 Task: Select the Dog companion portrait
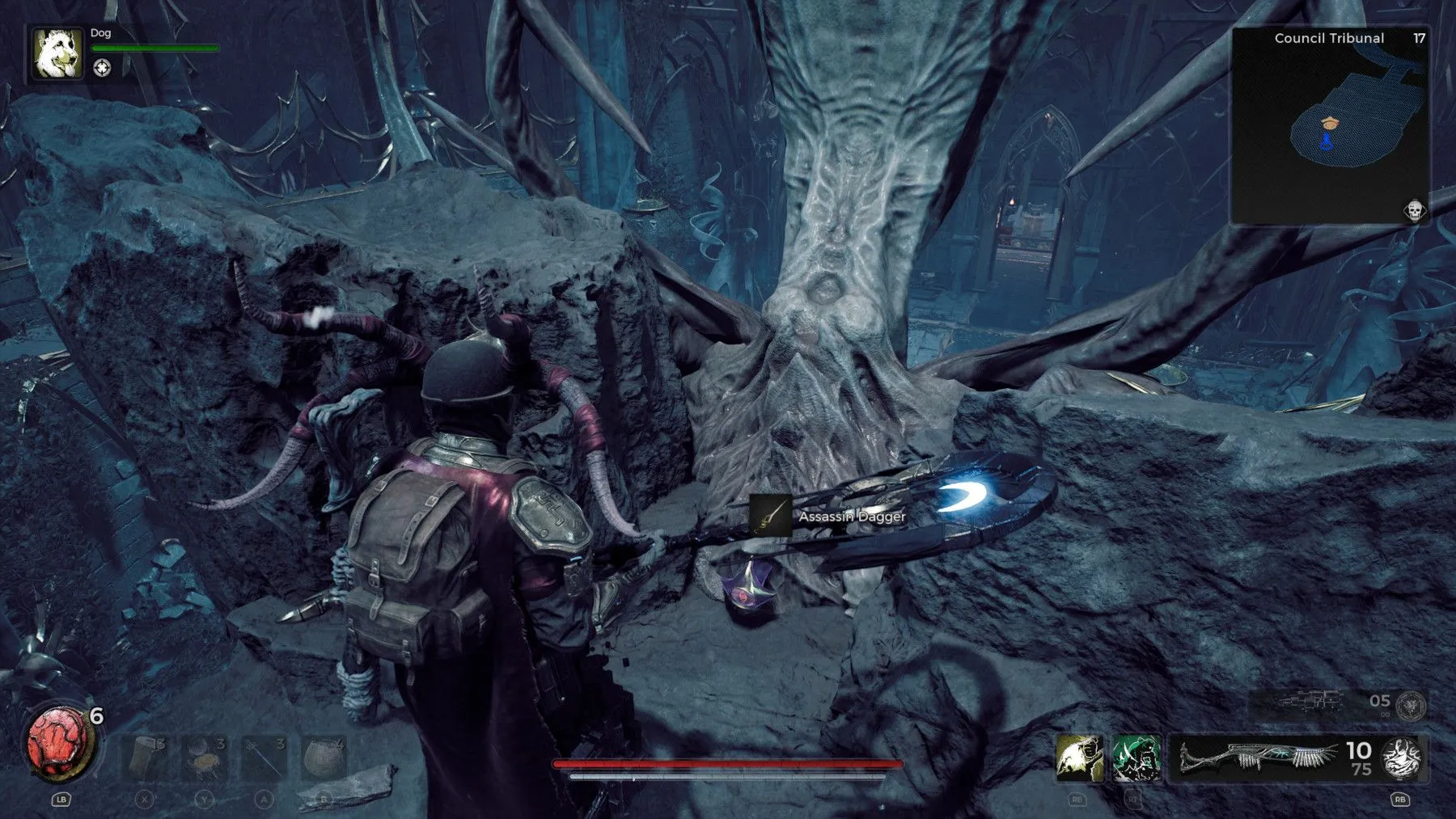(x=57, y=53)
